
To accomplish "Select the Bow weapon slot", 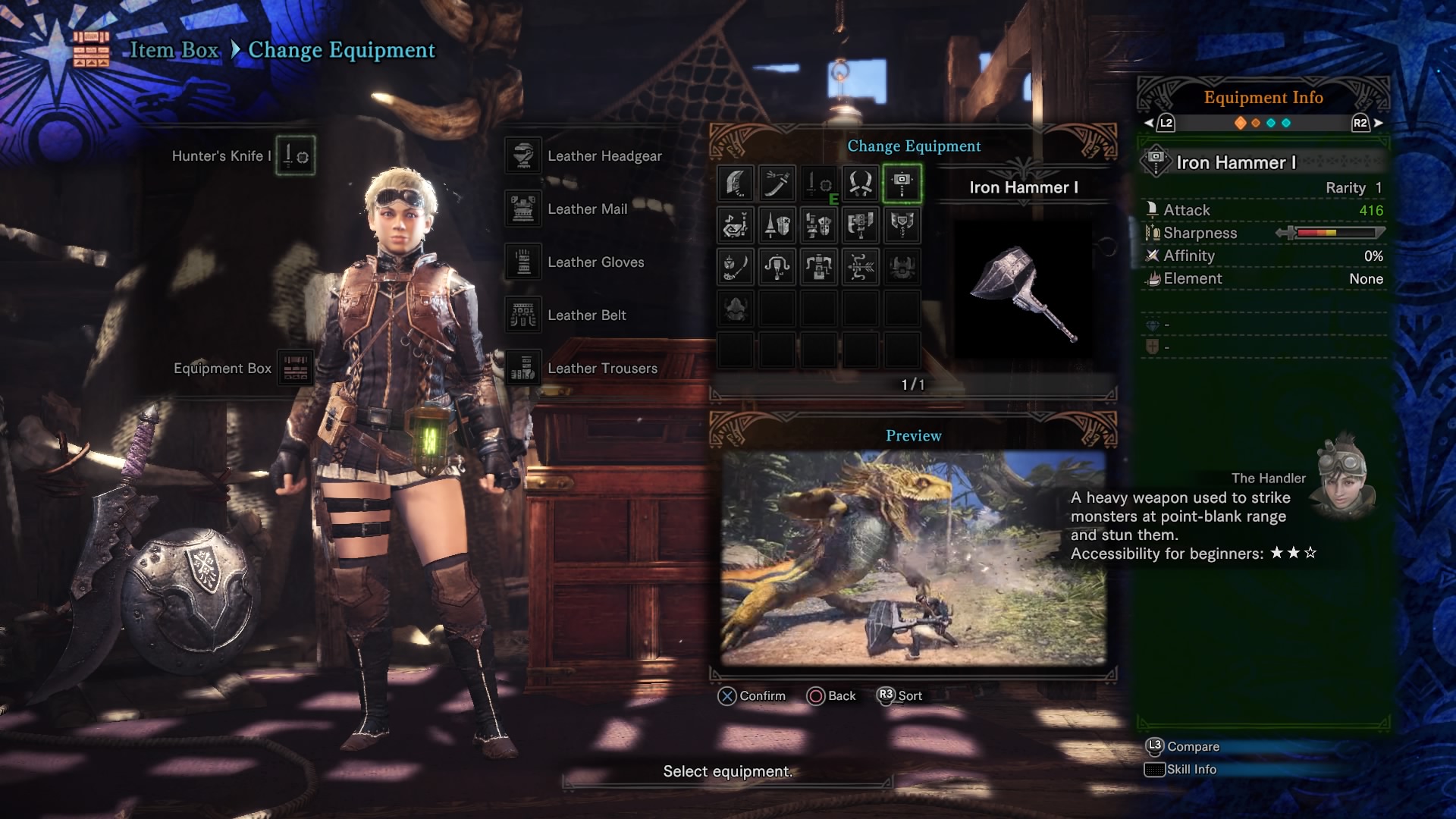I will coord(861,267).
